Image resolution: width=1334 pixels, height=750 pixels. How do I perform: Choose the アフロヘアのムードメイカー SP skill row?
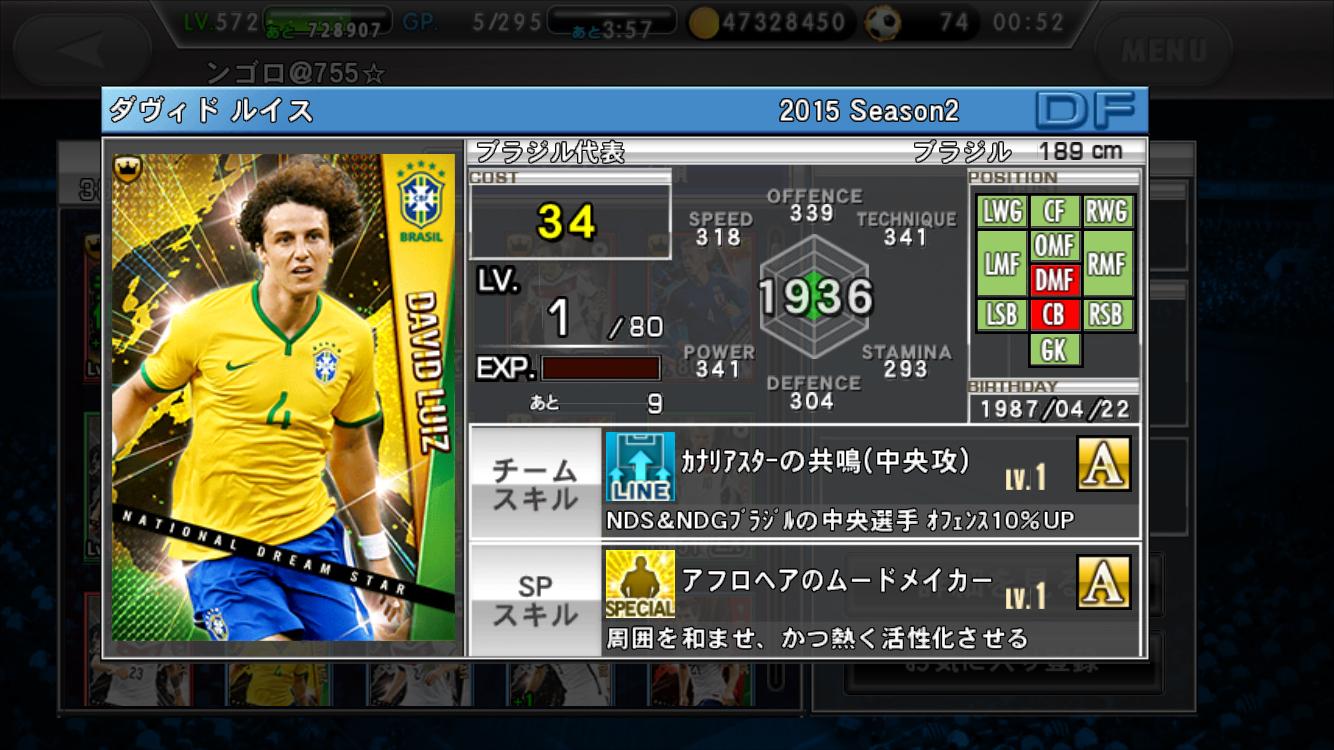click(x=870, y=600)
